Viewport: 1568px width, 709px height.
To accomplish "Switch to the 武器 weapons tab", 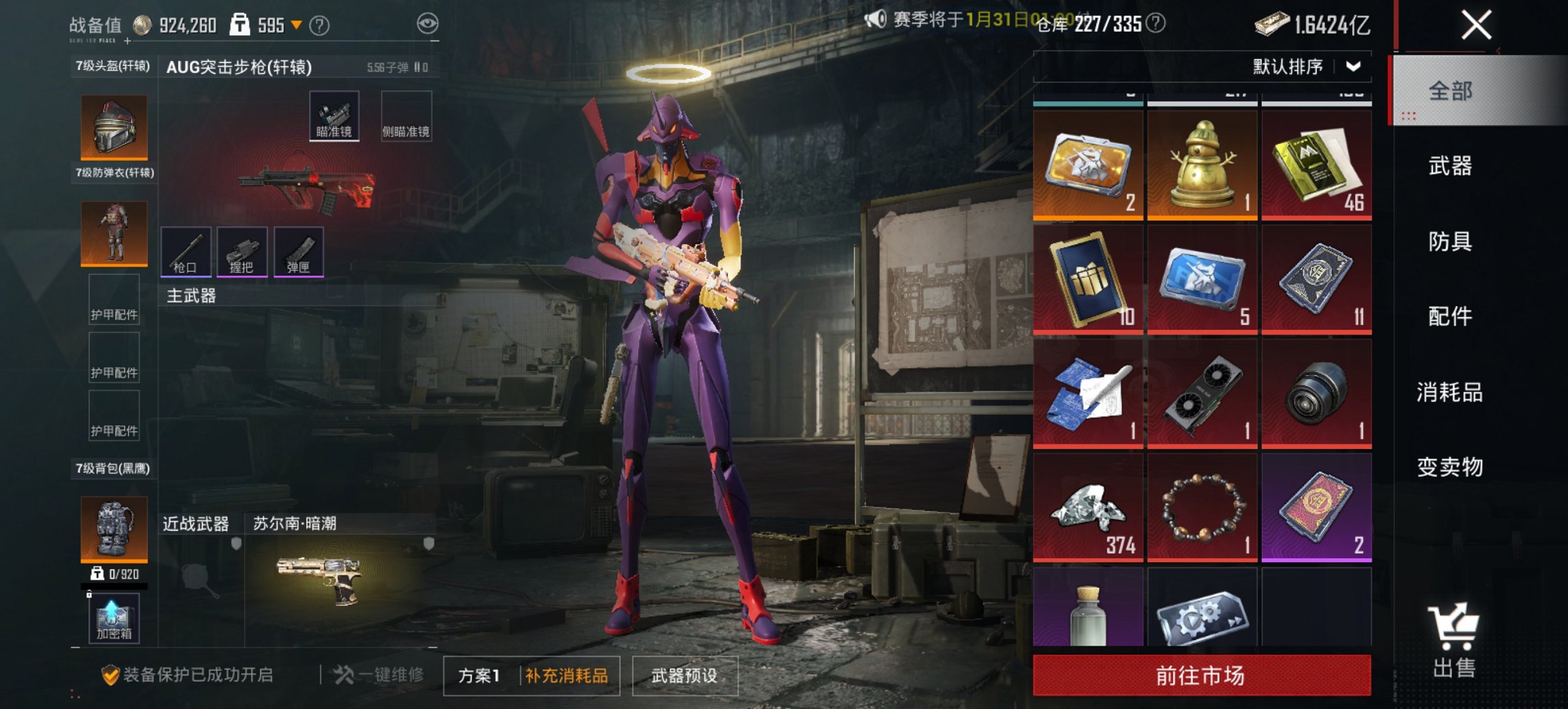I will [x=1450, y=166].
